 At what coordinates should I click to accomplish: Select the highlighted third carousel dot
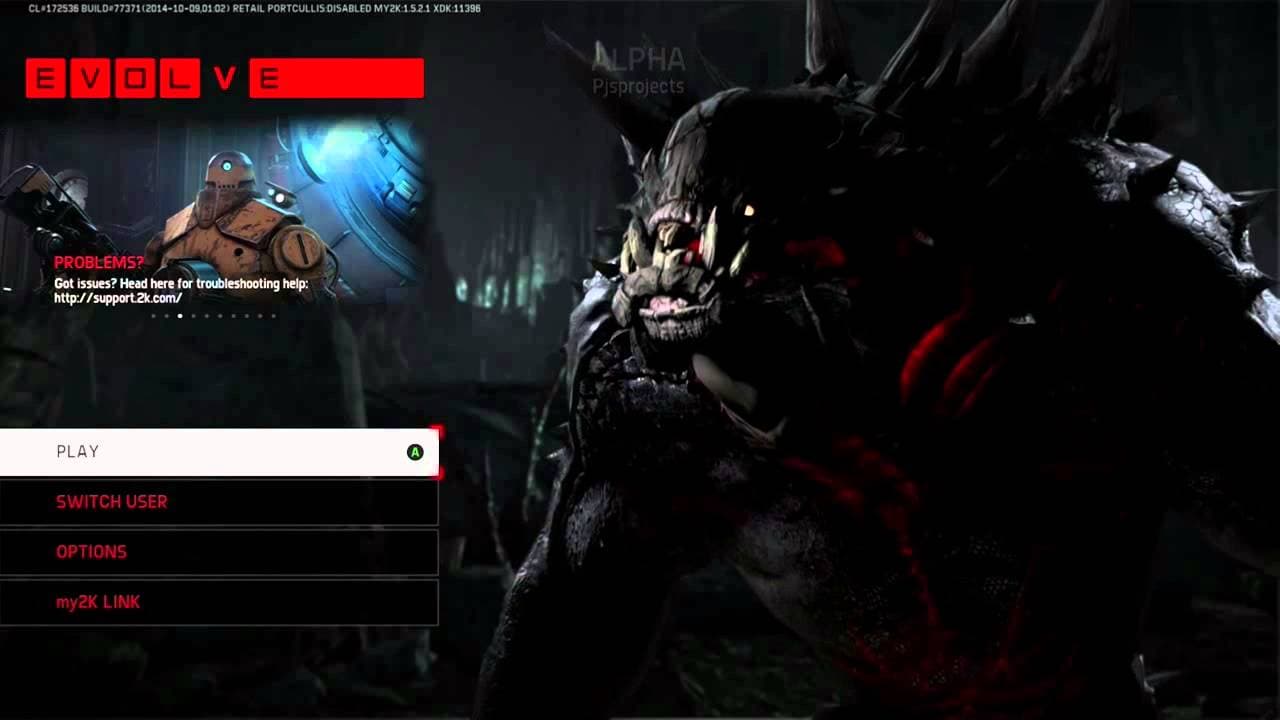click(179, 316)
